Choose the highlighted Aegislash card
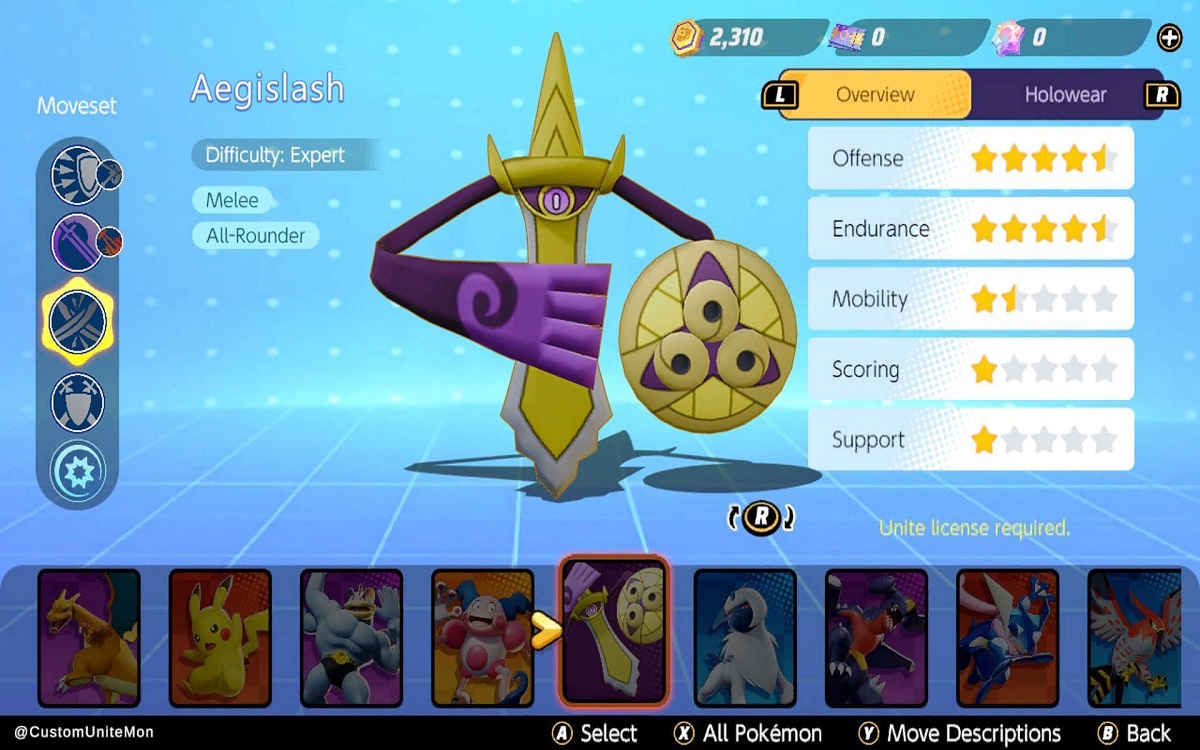This screenshot has height=750, width=1200. [613, 630]
